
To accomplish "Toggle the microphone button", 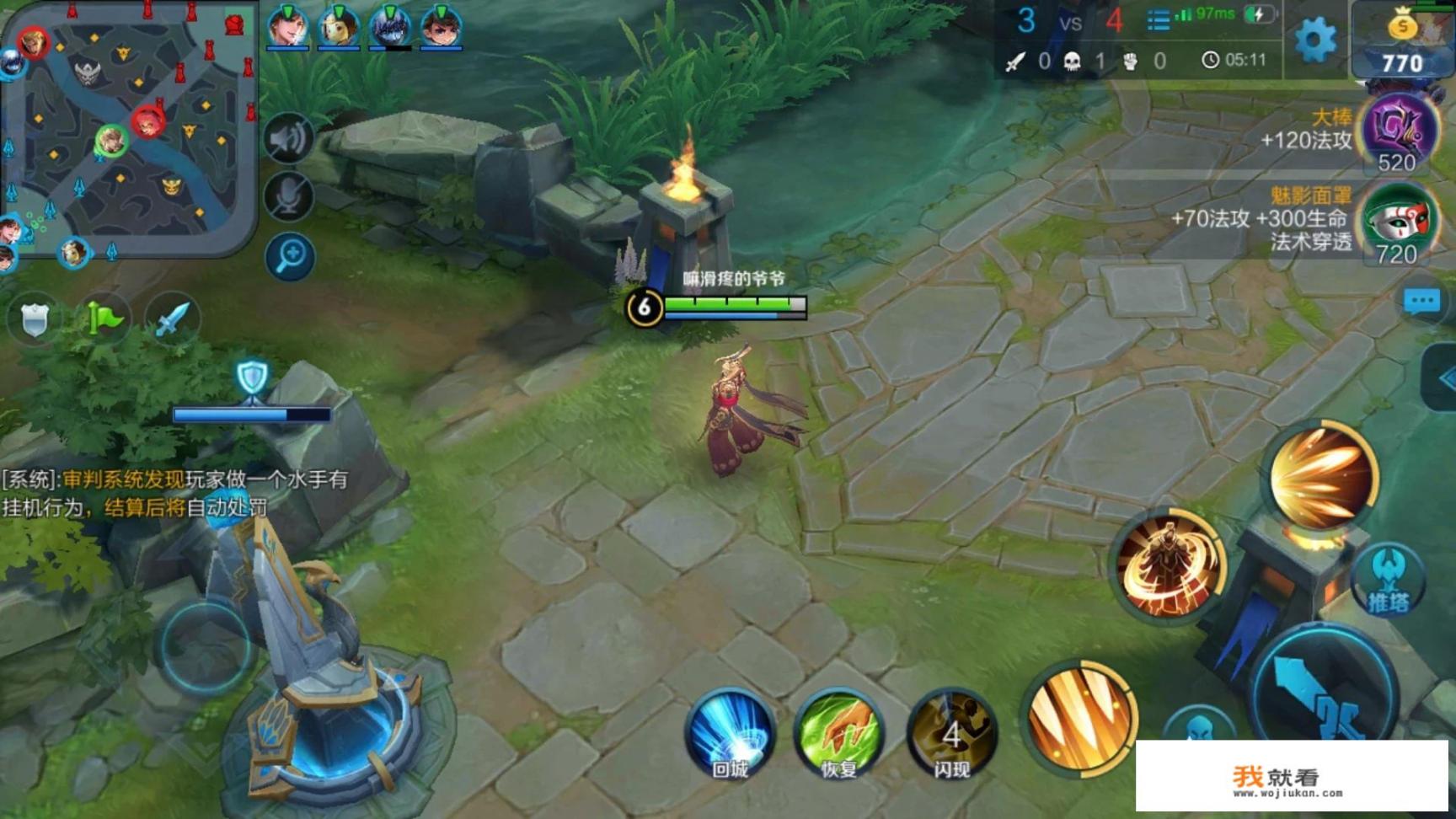I will click(x=289, y=197).
